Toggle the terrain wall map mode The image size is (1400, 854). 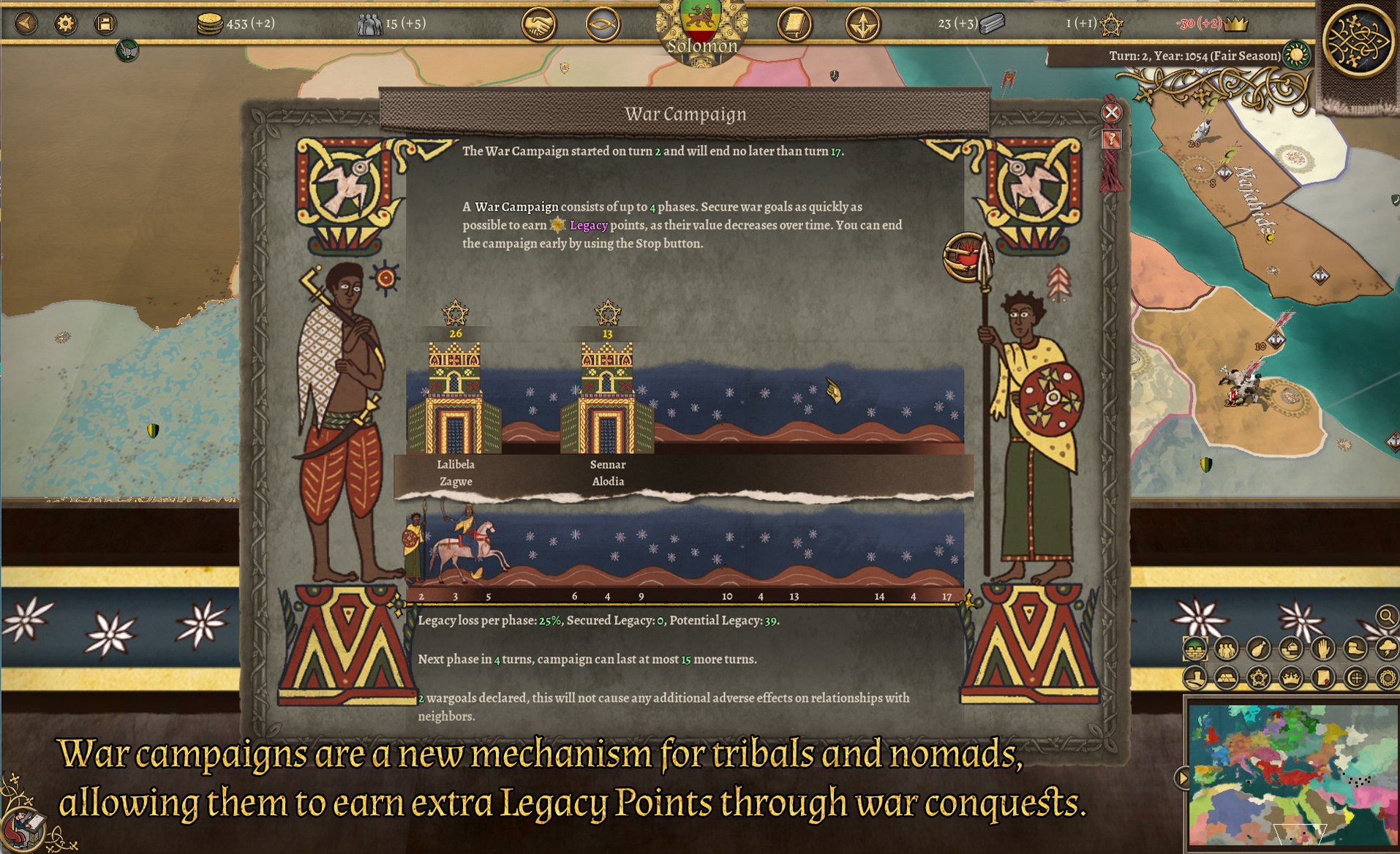pyautogui.click(x=1195, y=649)
